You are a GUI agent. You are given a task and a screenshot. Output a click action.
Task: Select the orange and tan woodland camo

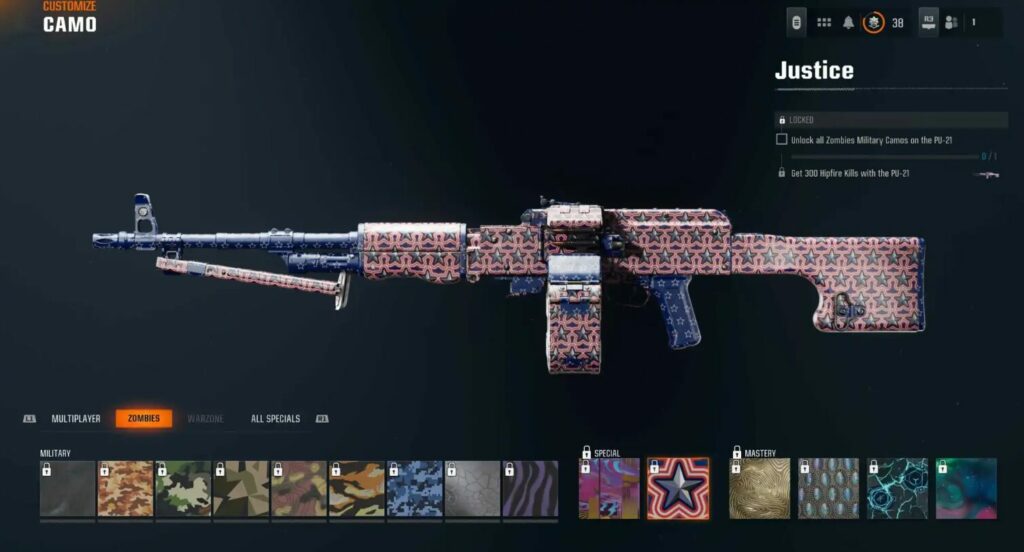(125, 489)
